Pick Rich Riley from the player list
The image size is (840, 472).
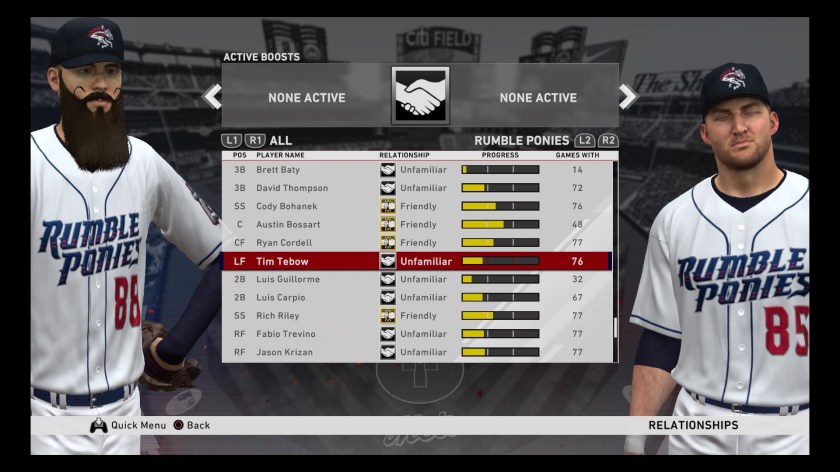tap(416, 316)
